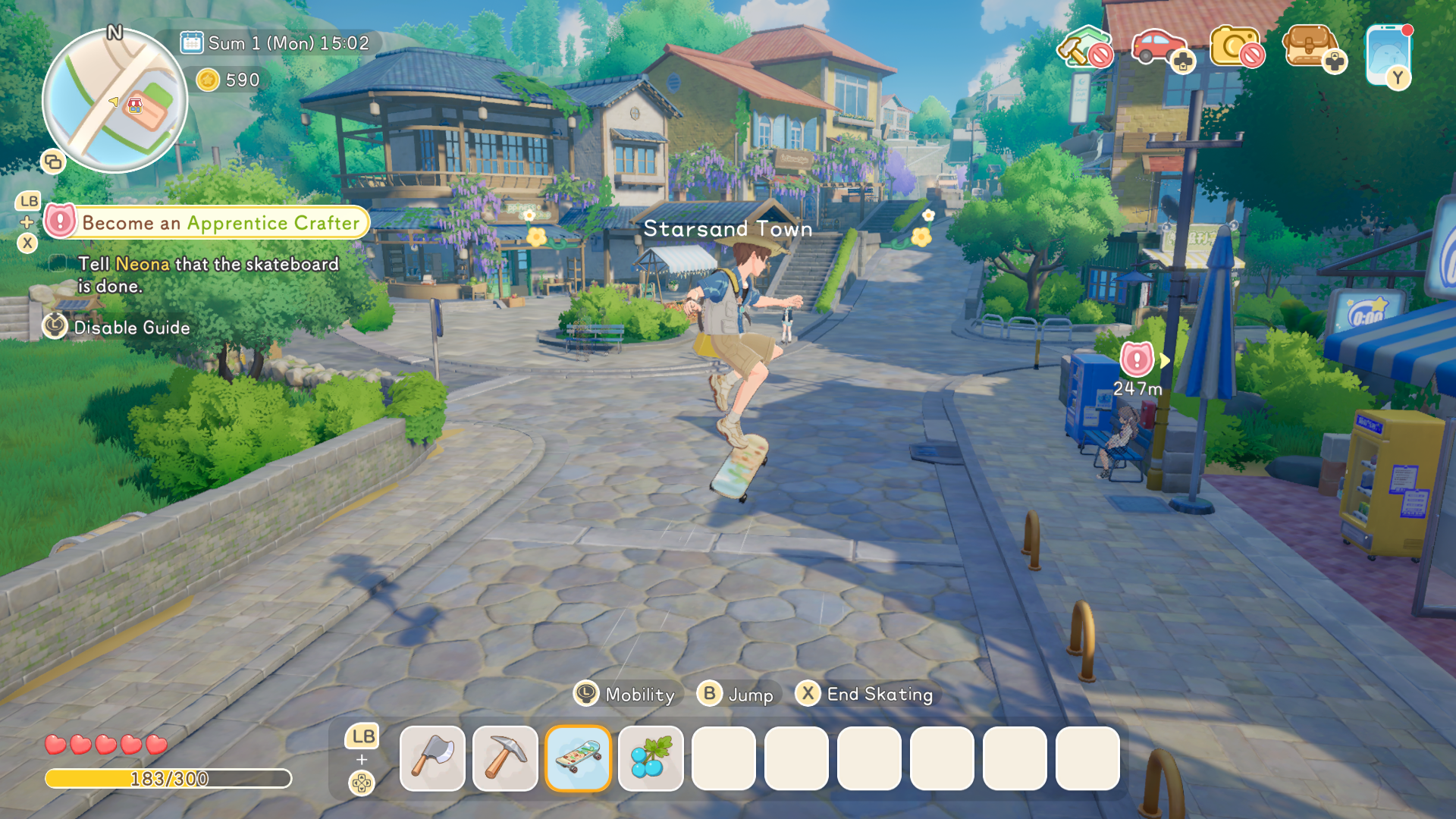
Task: Deselect the highlighted skateboard slot
Action: (x=579, y=759)
